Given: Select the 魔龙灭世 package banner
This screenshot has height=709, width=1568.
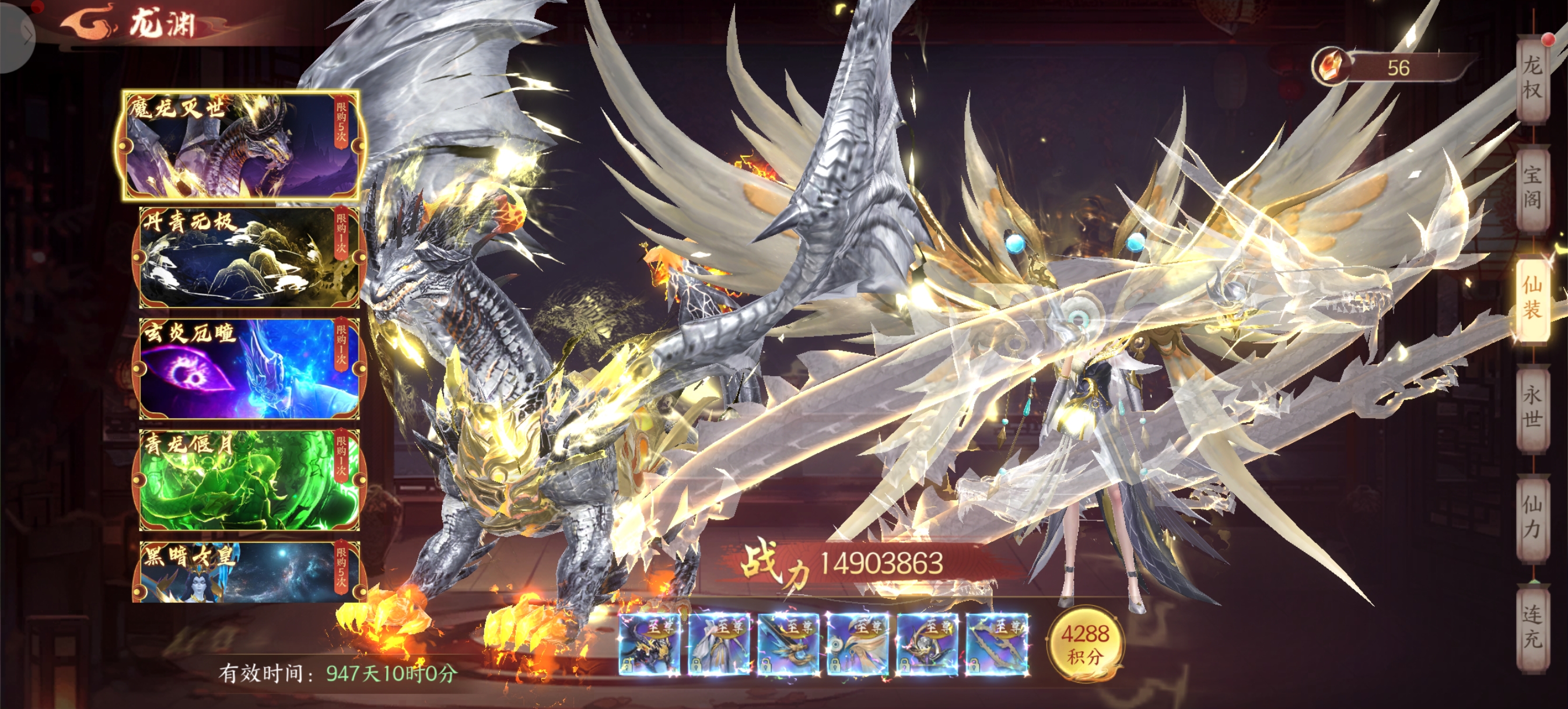Looking at the screenshot, I should coord(242,146).
